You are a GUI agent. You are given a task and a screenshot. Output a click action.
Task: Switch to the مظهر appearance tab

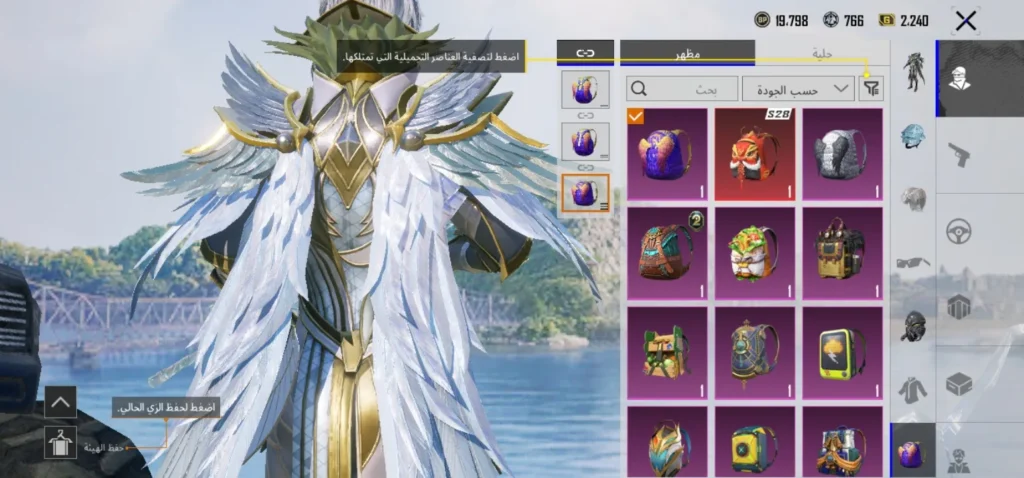(687, 53)
